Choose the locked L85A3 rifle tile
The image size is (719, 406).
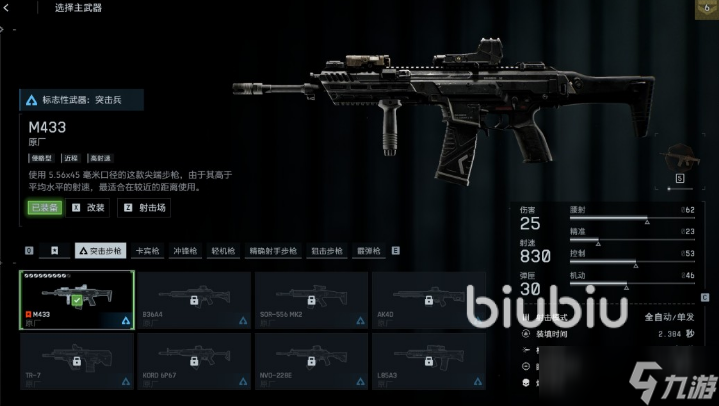tap(428, 361)
